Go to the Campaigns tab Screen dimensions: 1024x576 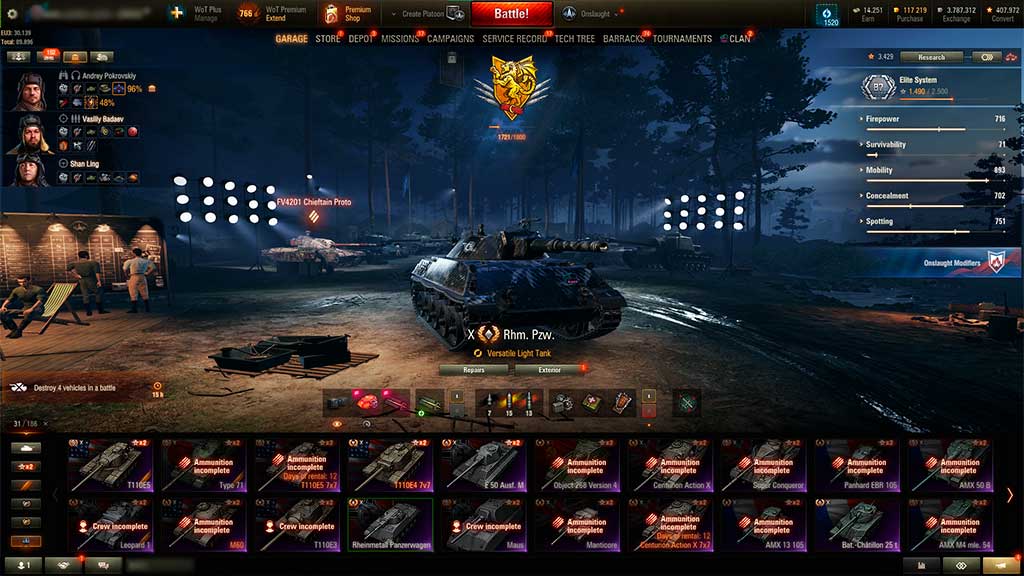click(450, 39)
